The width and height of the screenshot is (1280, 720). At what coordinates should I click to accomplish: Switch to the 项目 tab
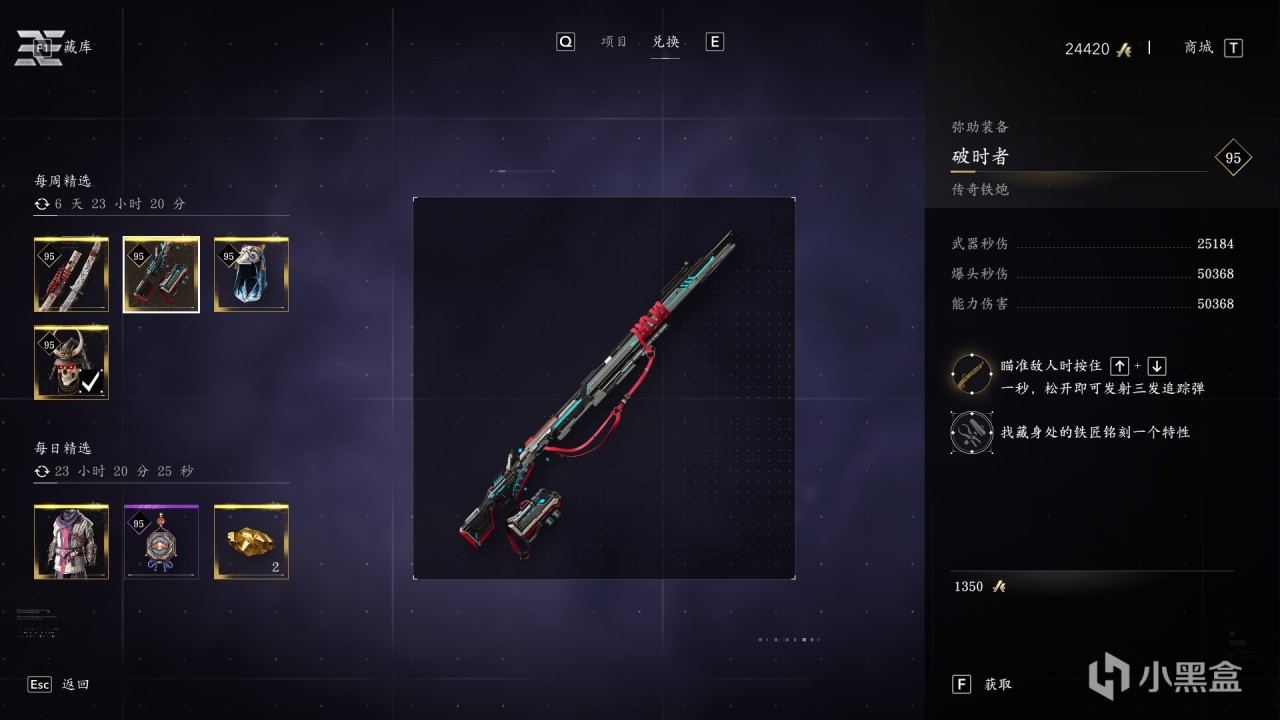click(614, 42)
